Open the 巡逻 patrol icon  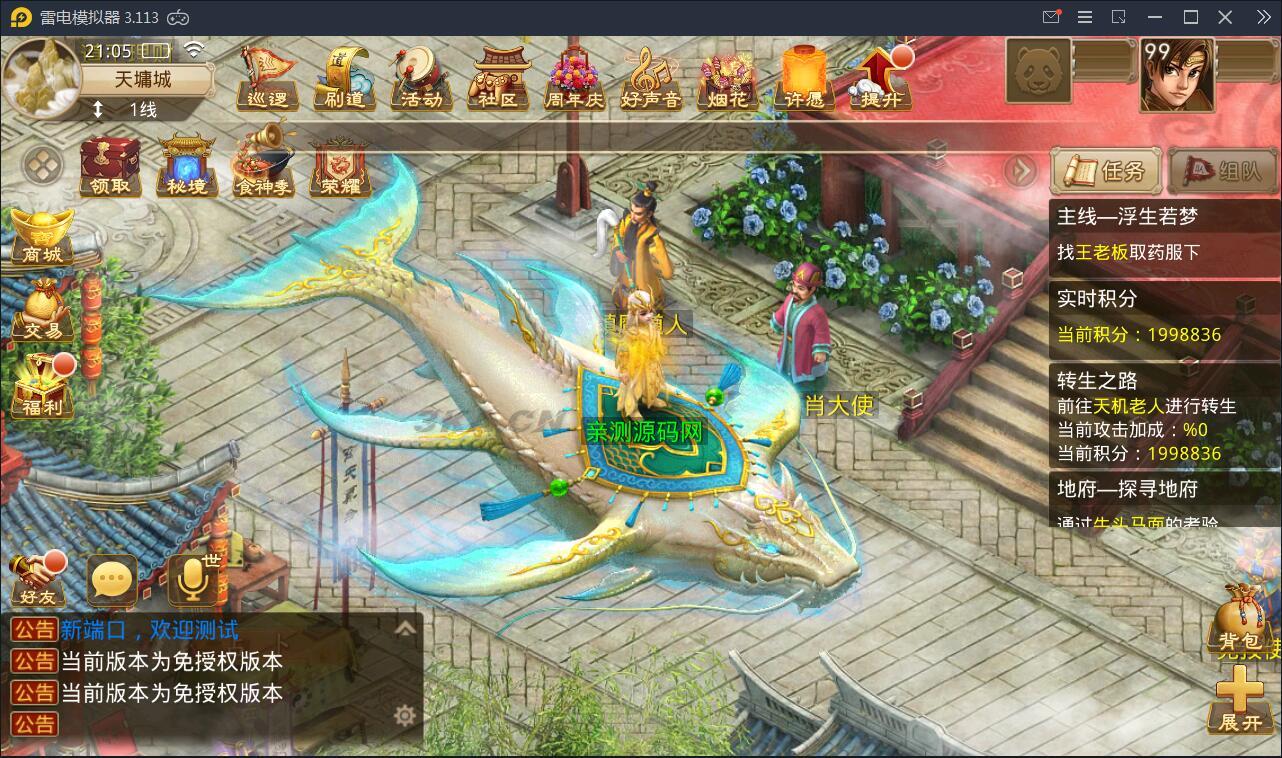(x=267, y=77)
